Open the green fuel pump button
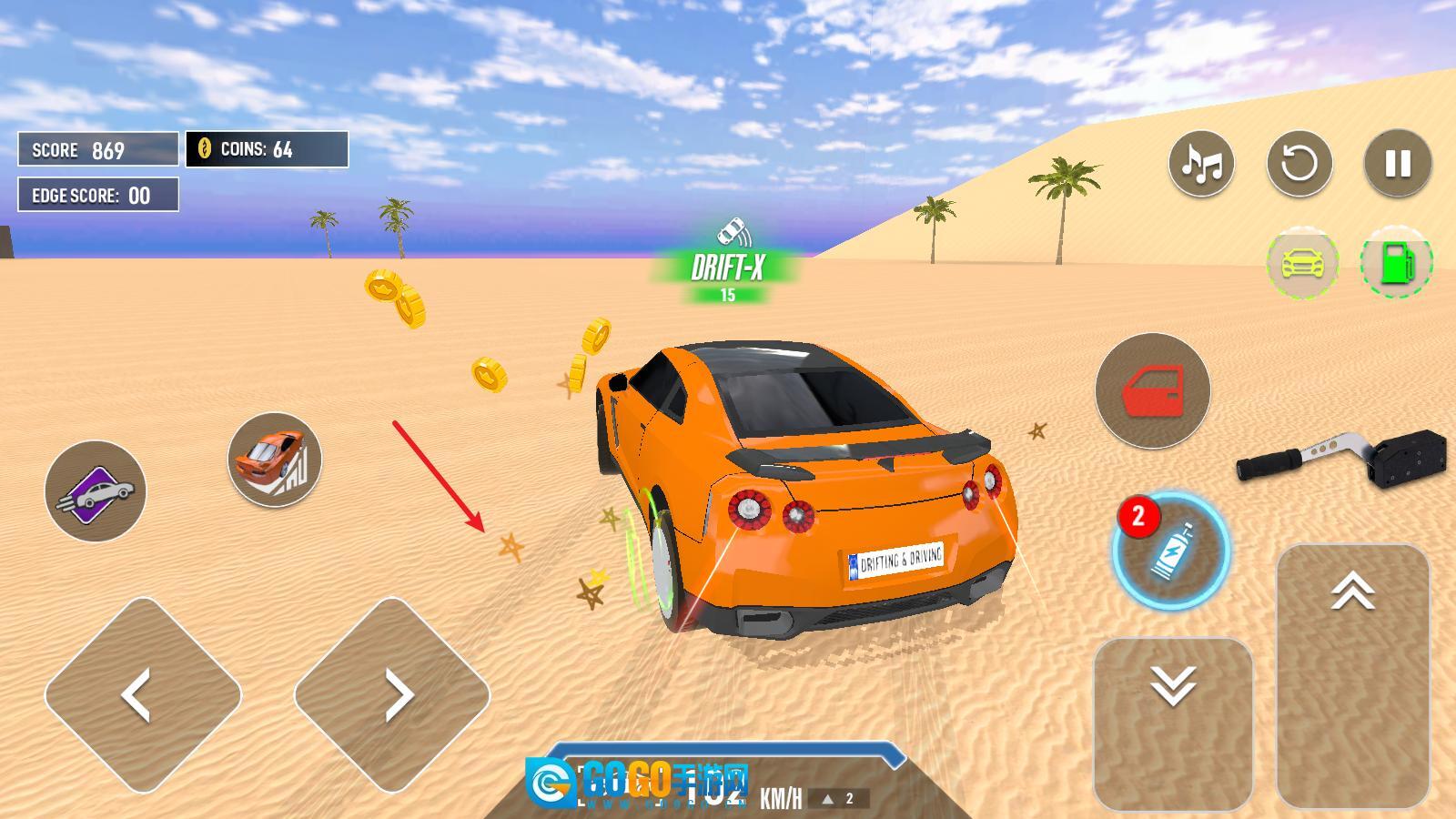Image resolution: width=1456 pixels, height=819 pixels. (x=1396, y=263)
